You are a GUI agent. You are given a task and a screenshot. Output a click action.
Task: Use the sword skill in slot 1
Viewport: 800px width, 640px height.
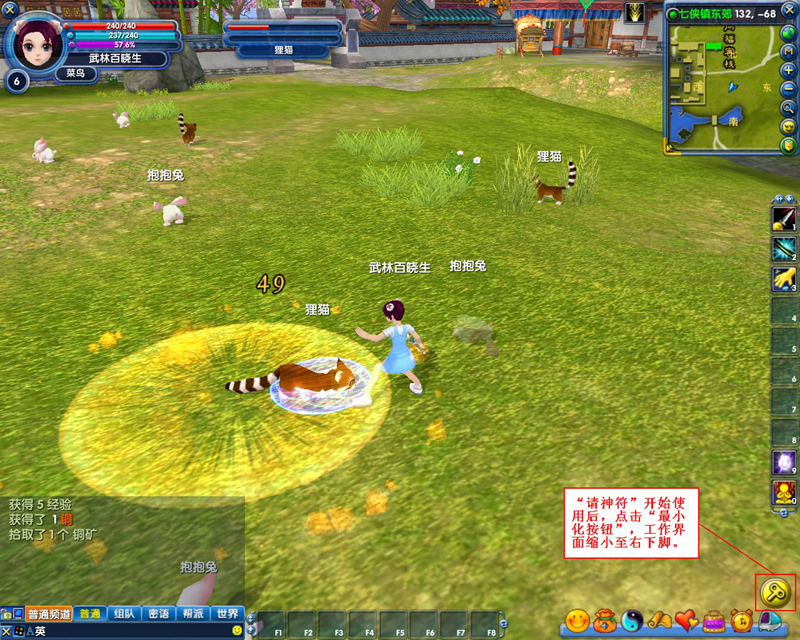(784, 218)
